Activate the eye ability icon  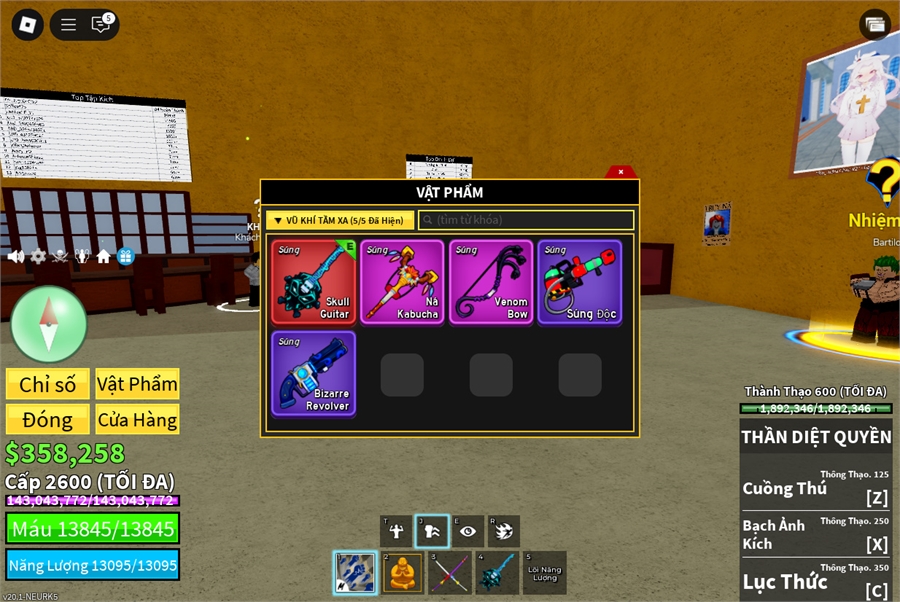467,531
